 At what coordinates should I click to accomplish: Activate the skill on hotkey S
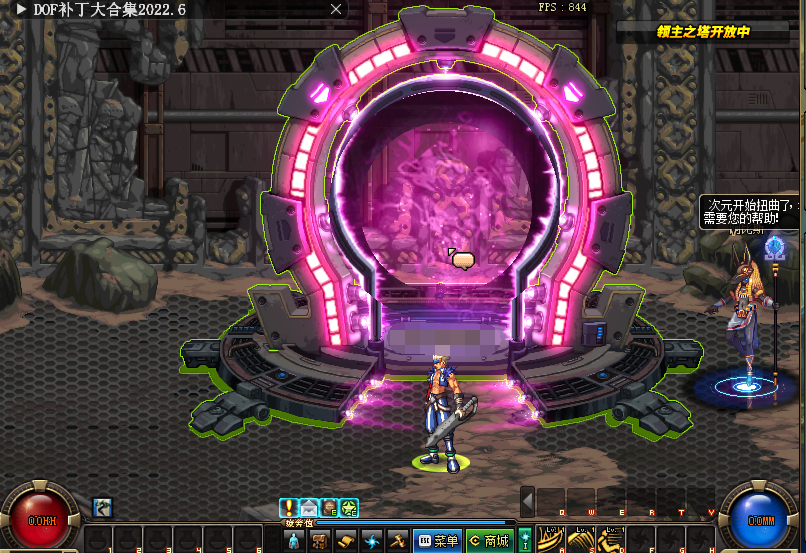579,539
